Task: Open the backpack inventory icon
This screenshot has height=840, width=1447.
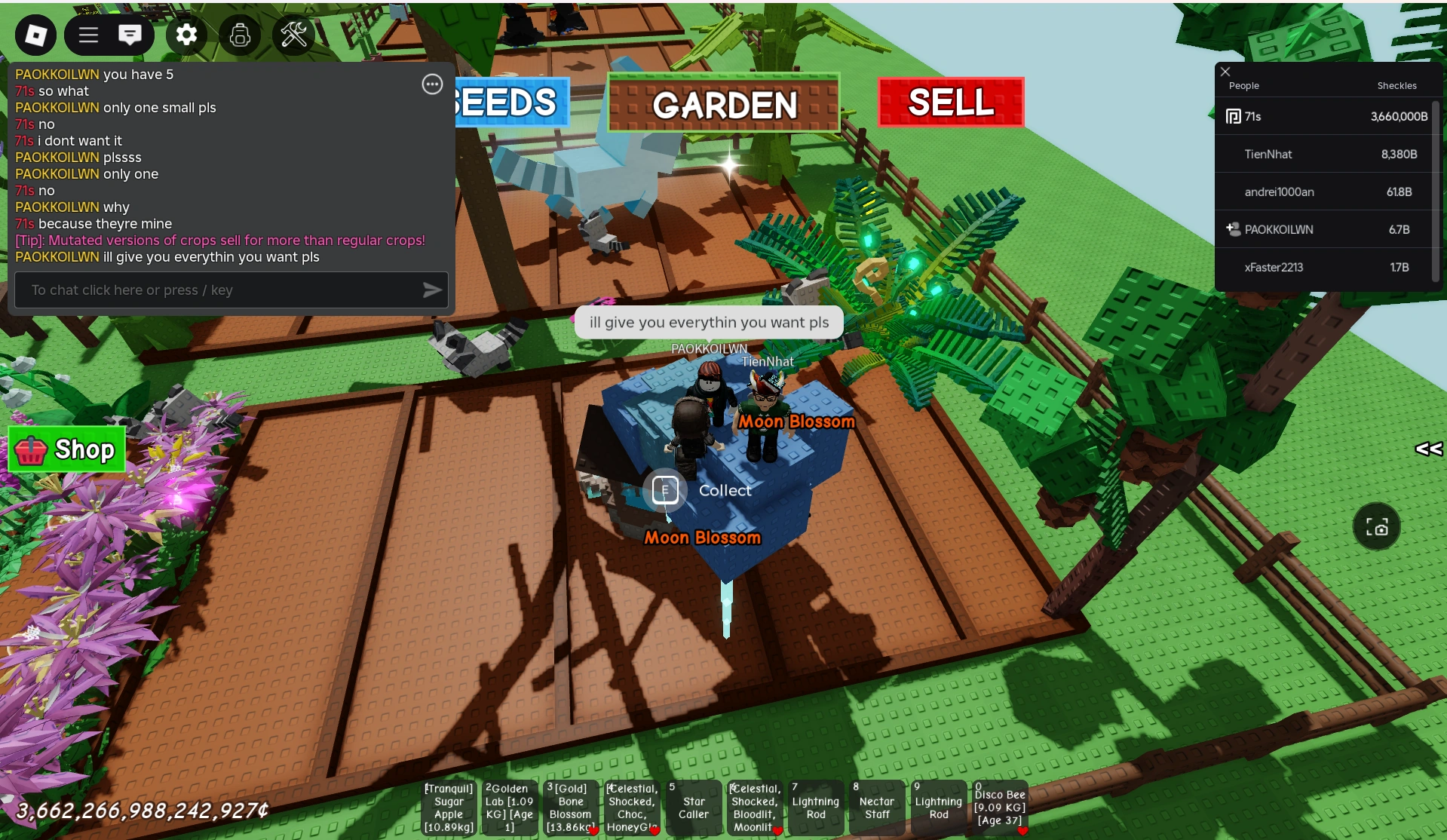Action: tap(239, 35)
